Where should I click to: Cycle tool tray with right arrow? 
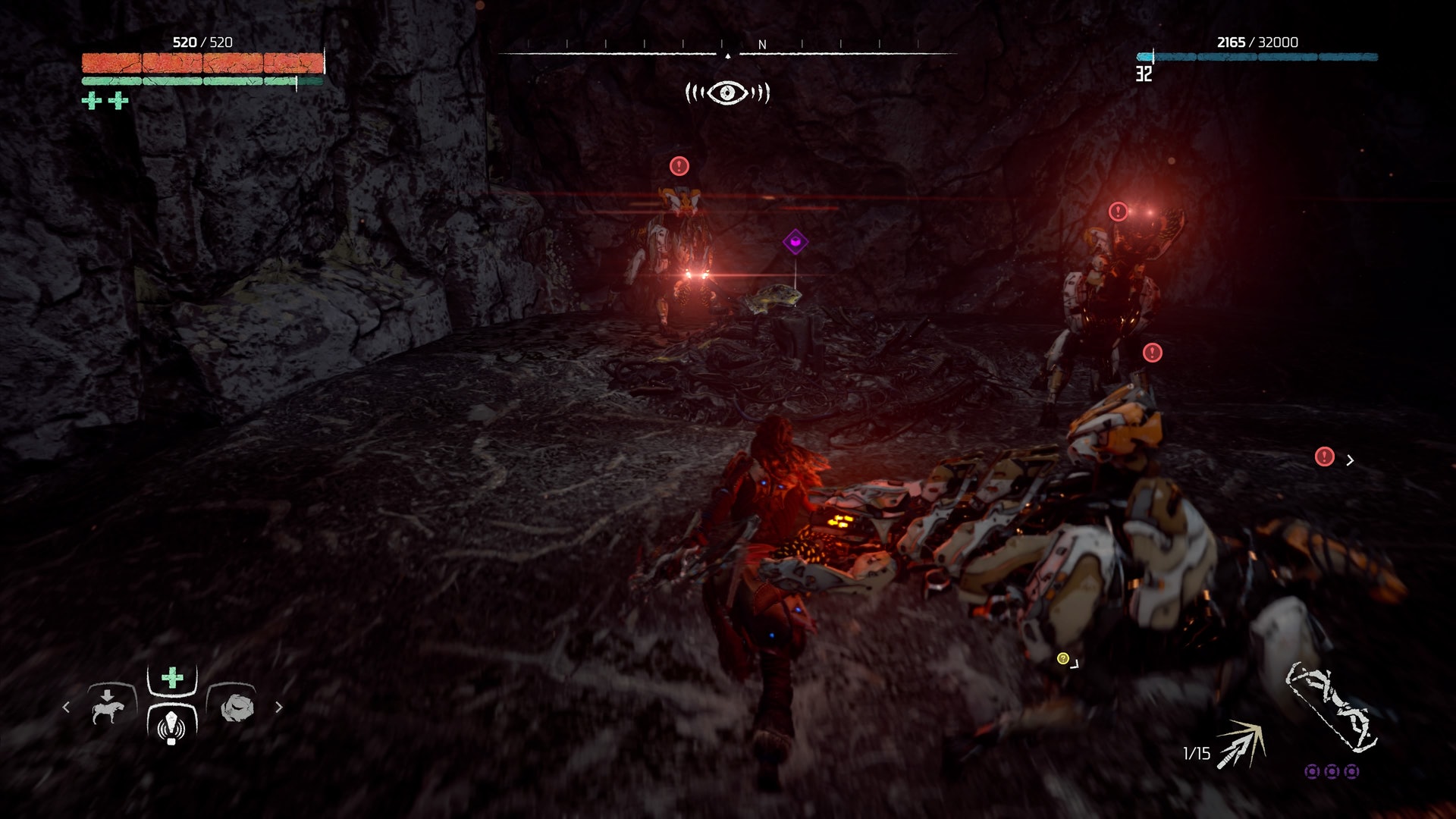tap(279, 708)
